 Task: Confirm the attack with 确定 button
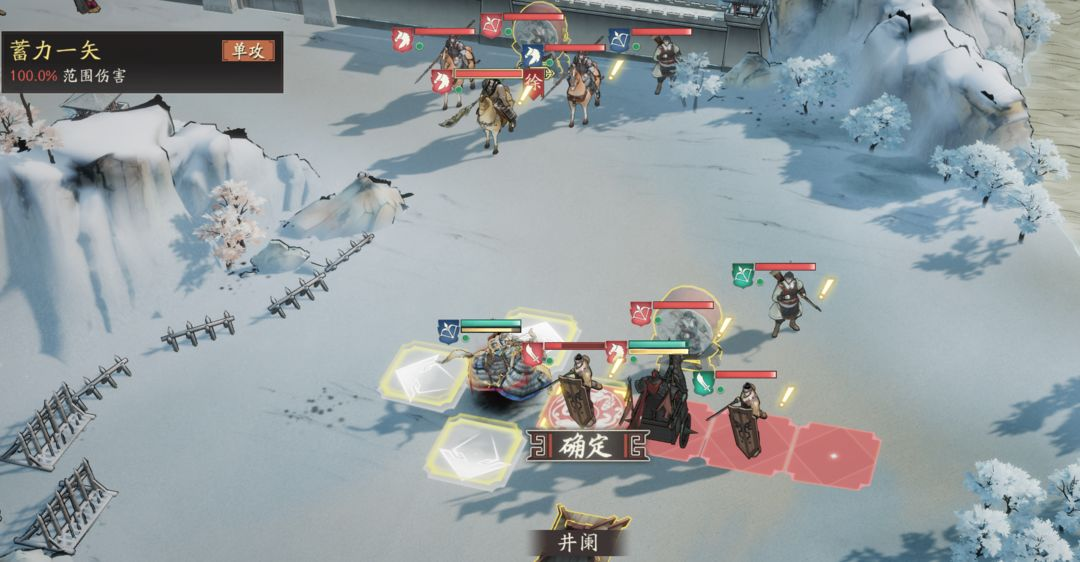[587, 446]
